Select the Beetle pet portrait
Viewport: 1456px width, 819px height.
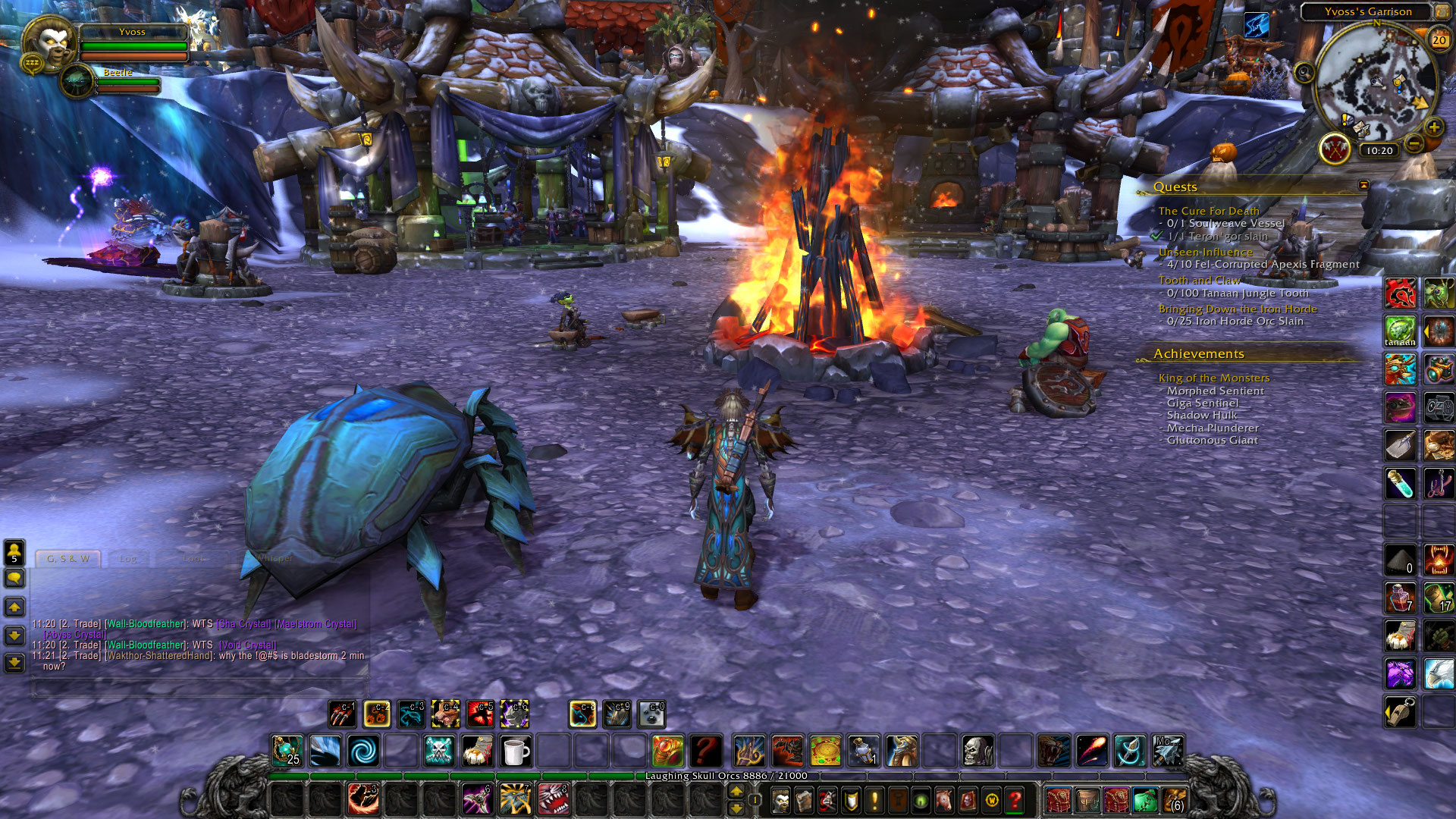coord(77,82)
